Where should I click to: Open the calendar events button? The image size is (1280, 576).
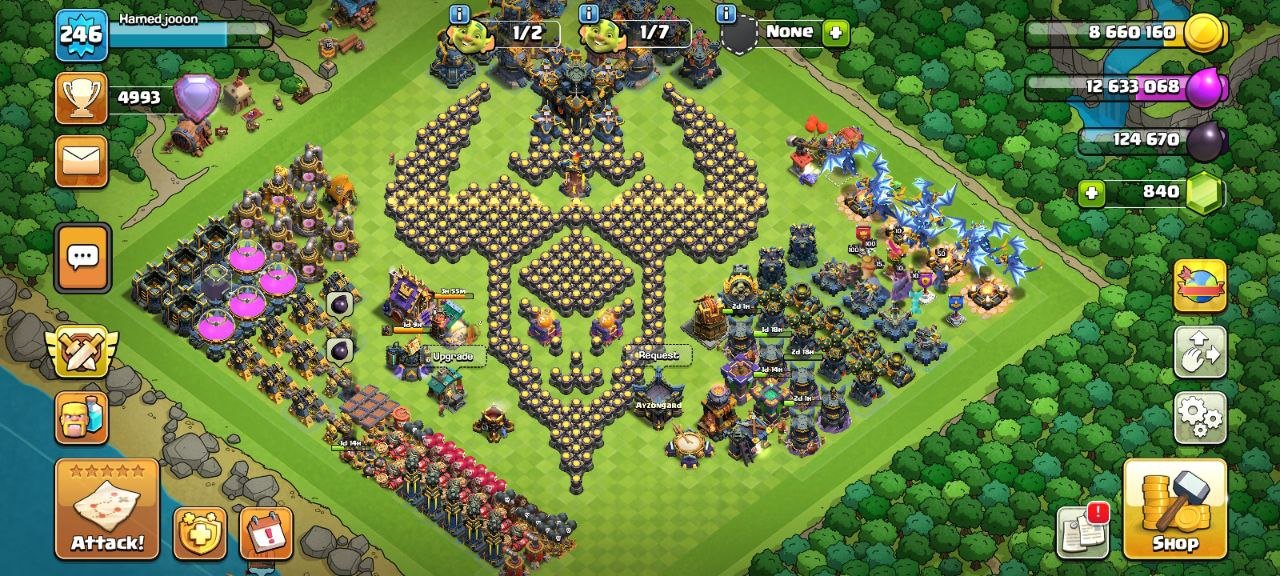tap(266, 533)
